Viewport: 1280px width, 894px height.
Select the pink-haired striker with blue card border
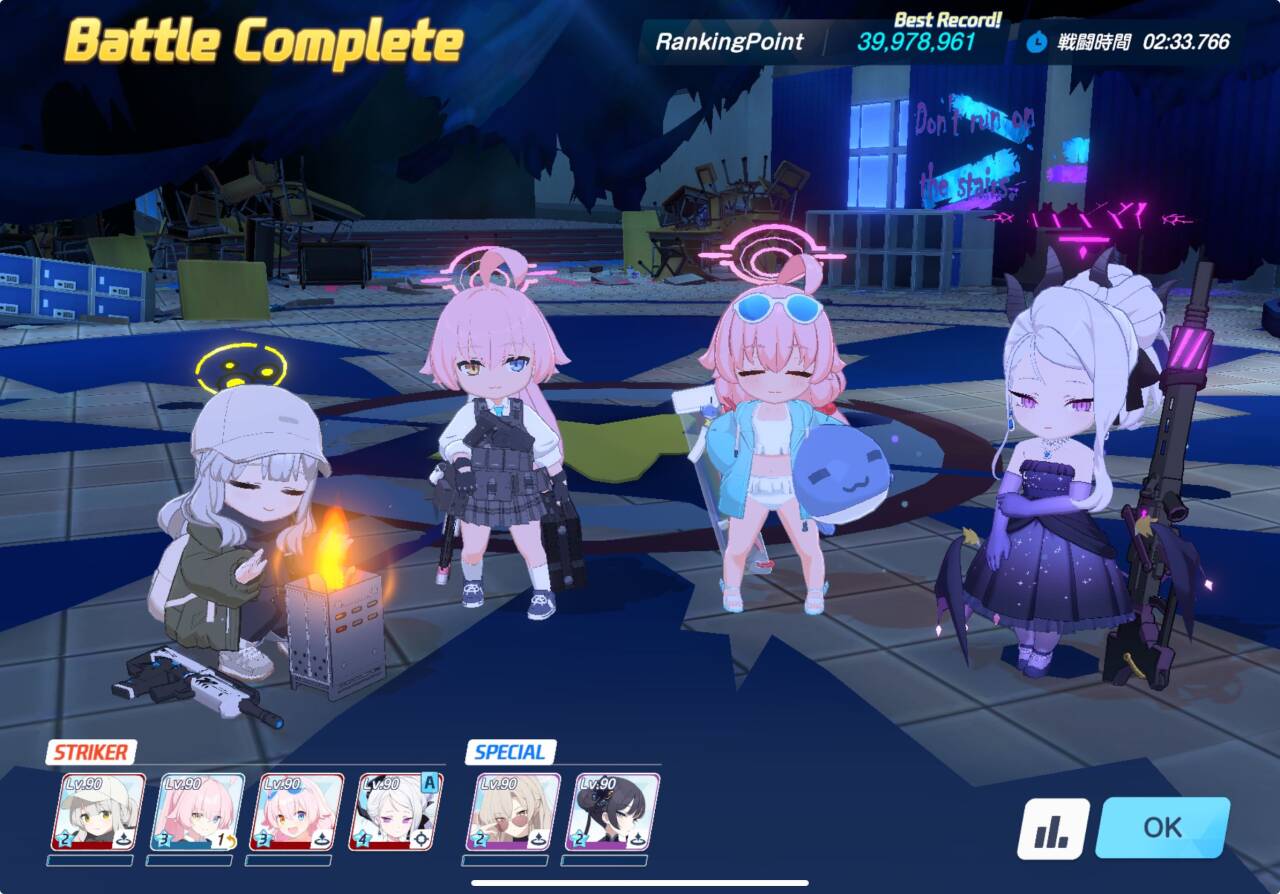(197, 812)
